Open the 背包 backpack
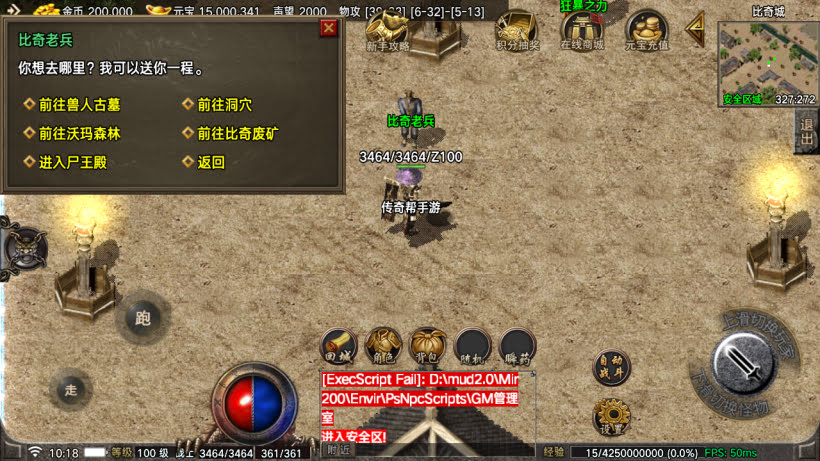Viewport: 820px width, 461px height. (x=428, y=346)
